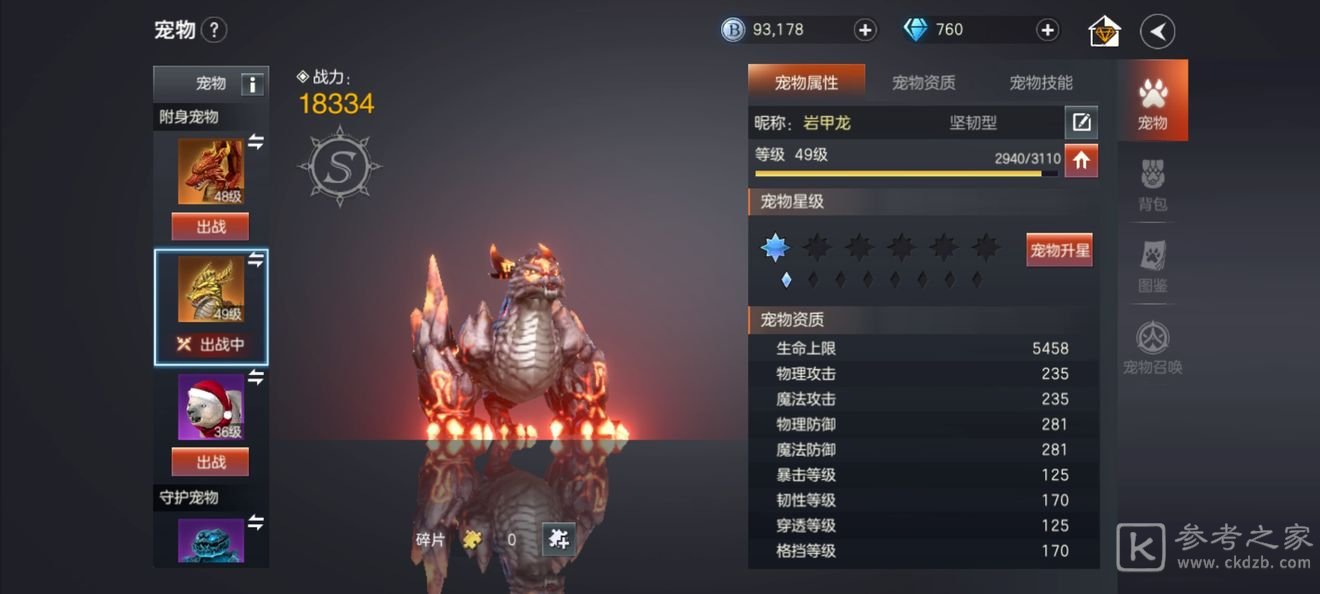The width and height of the screenshot is (1320, 594).
Task: Select the level 49 golden dragon pet
Action: [x=211, y=289]
